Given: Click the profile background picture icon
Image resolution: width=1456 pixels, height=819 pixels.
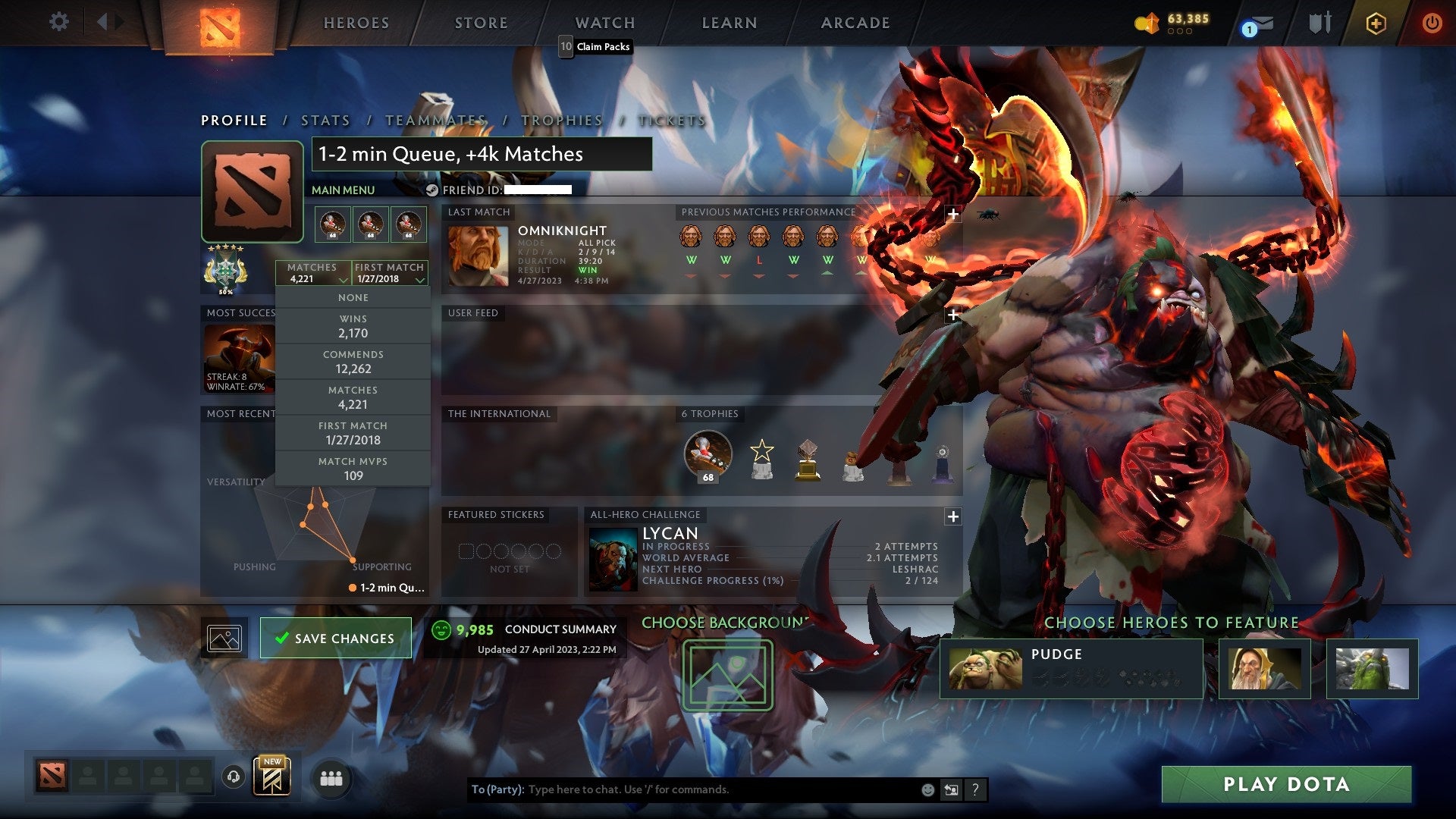Looking at the screenshot, I should coord(224,638).
